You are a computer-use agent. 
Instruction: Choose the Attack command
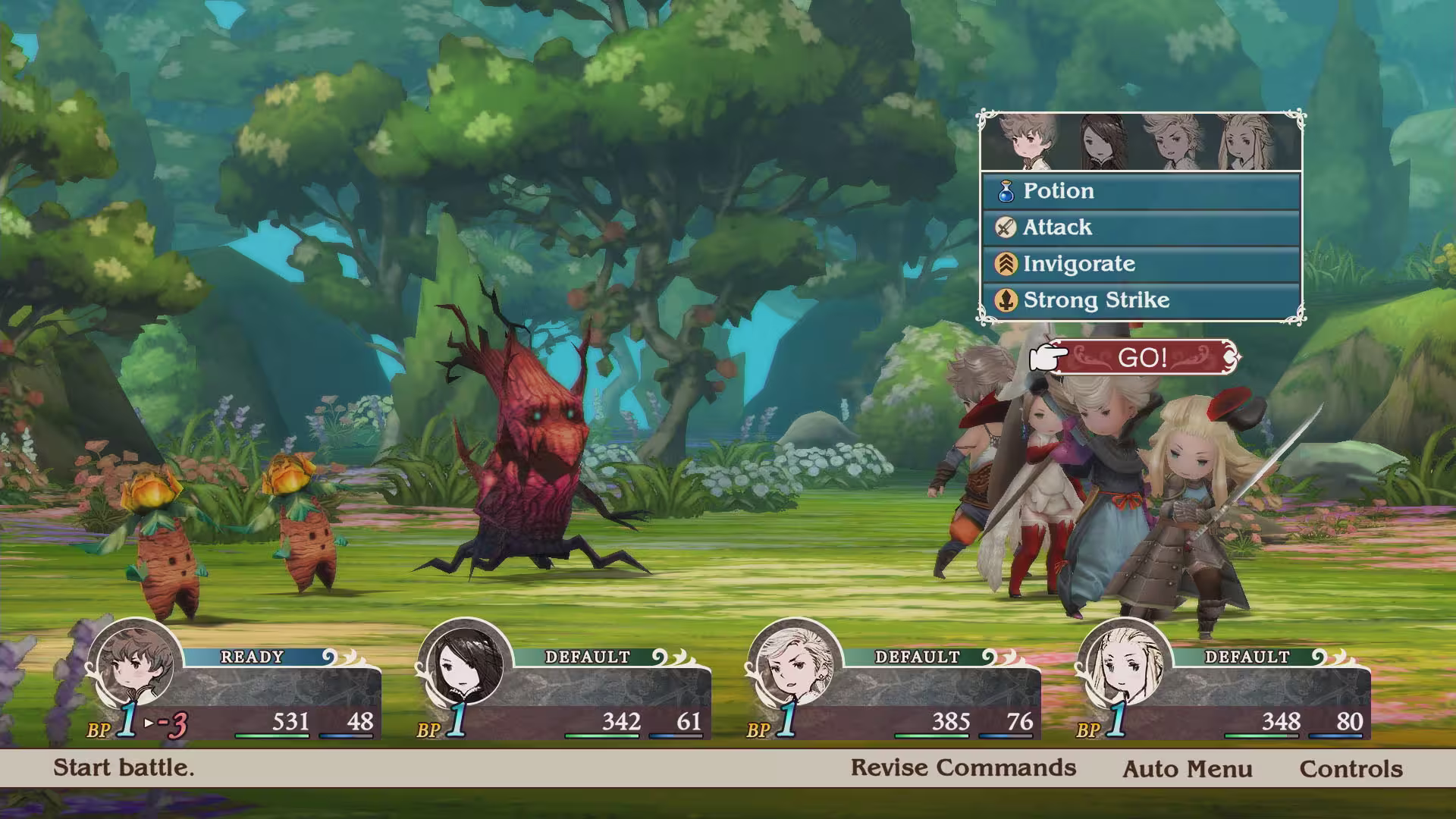tap(1141, 227)
